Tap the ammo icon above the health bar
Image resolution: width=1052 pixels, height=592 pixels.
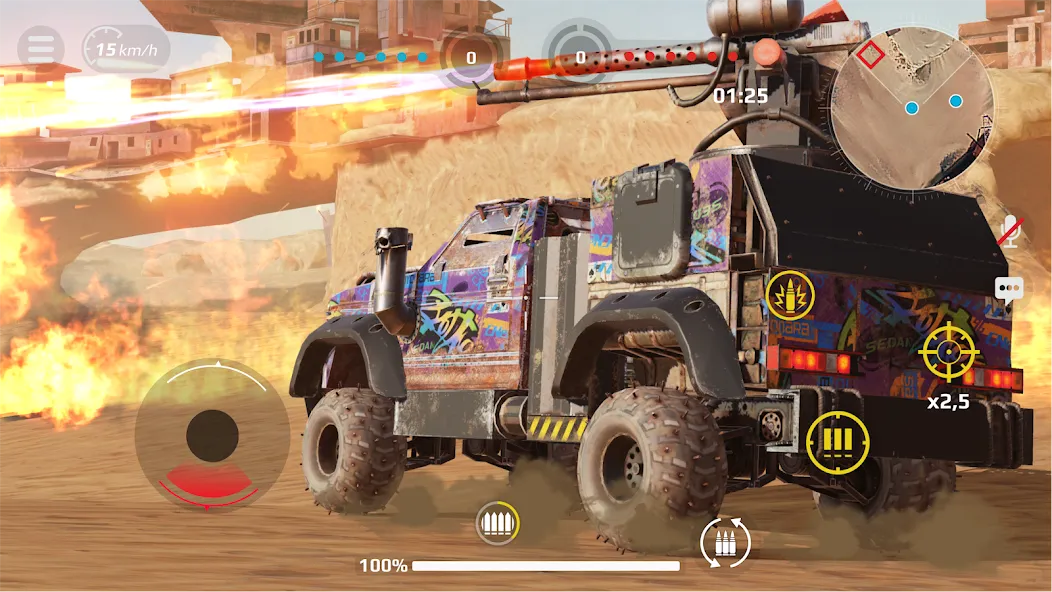tap(497, 522)
